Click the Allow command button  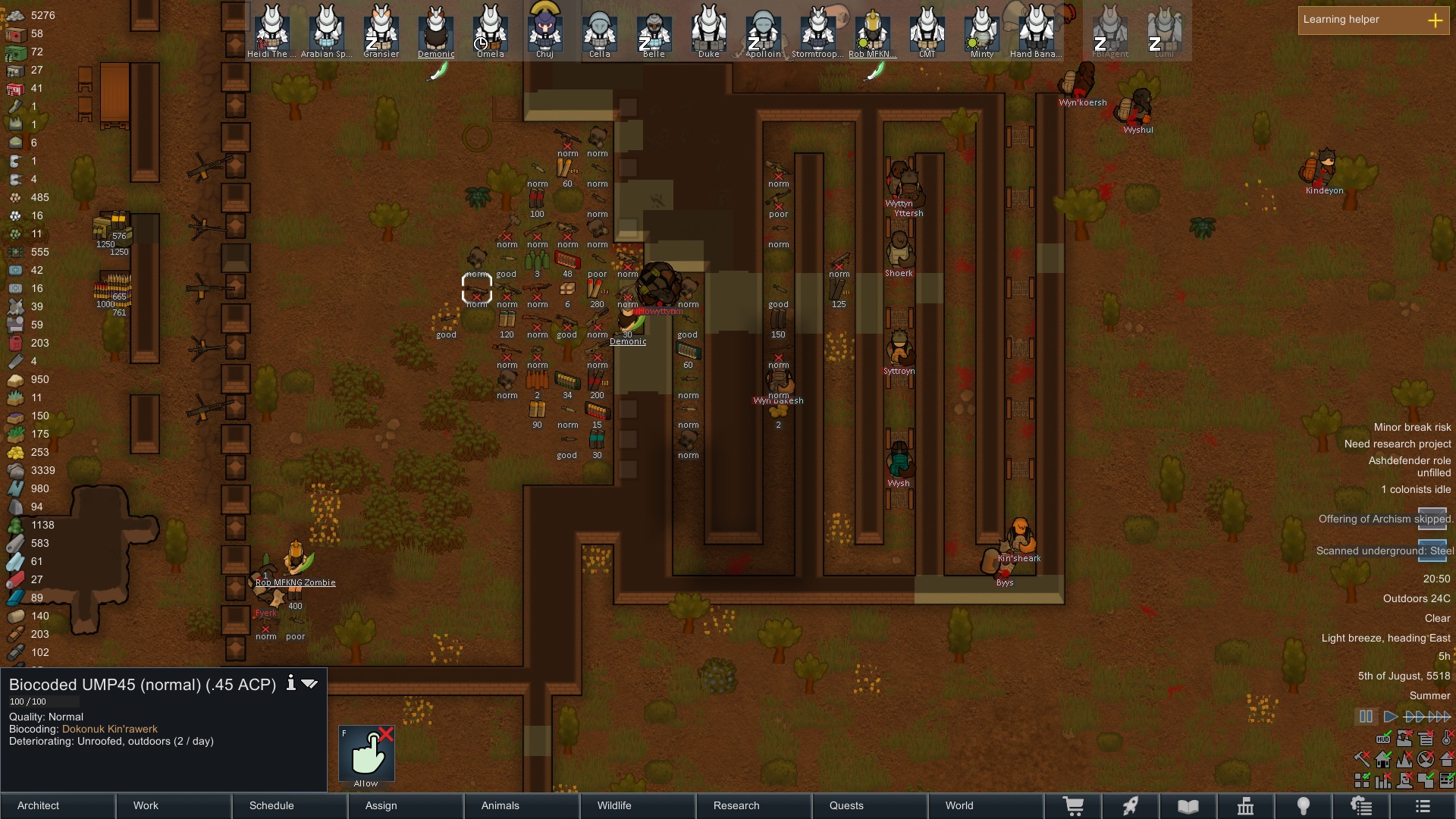tap(366, 754)
